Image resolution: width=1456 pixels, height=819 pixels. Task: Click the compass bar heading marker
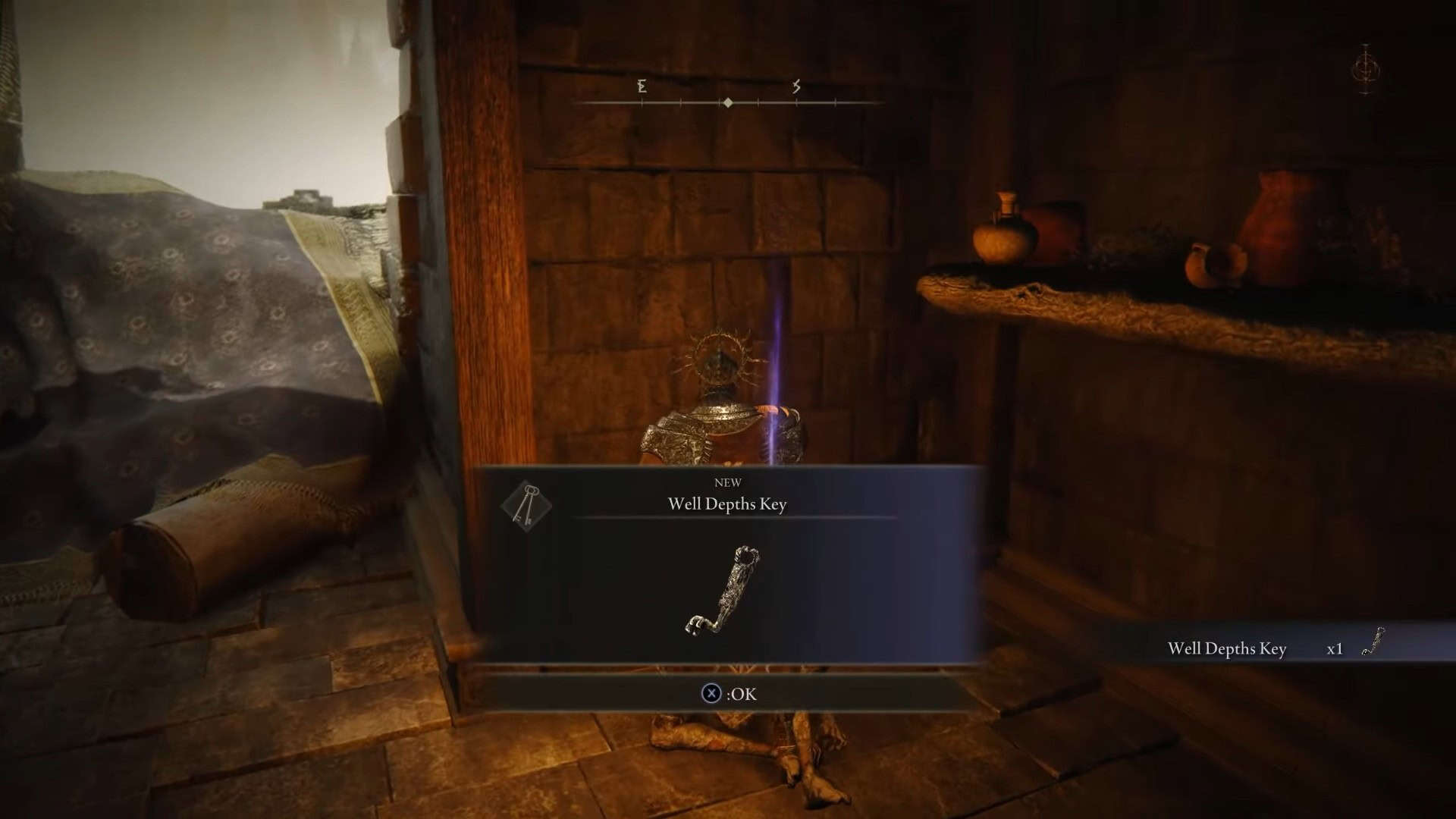click(728, 102)
